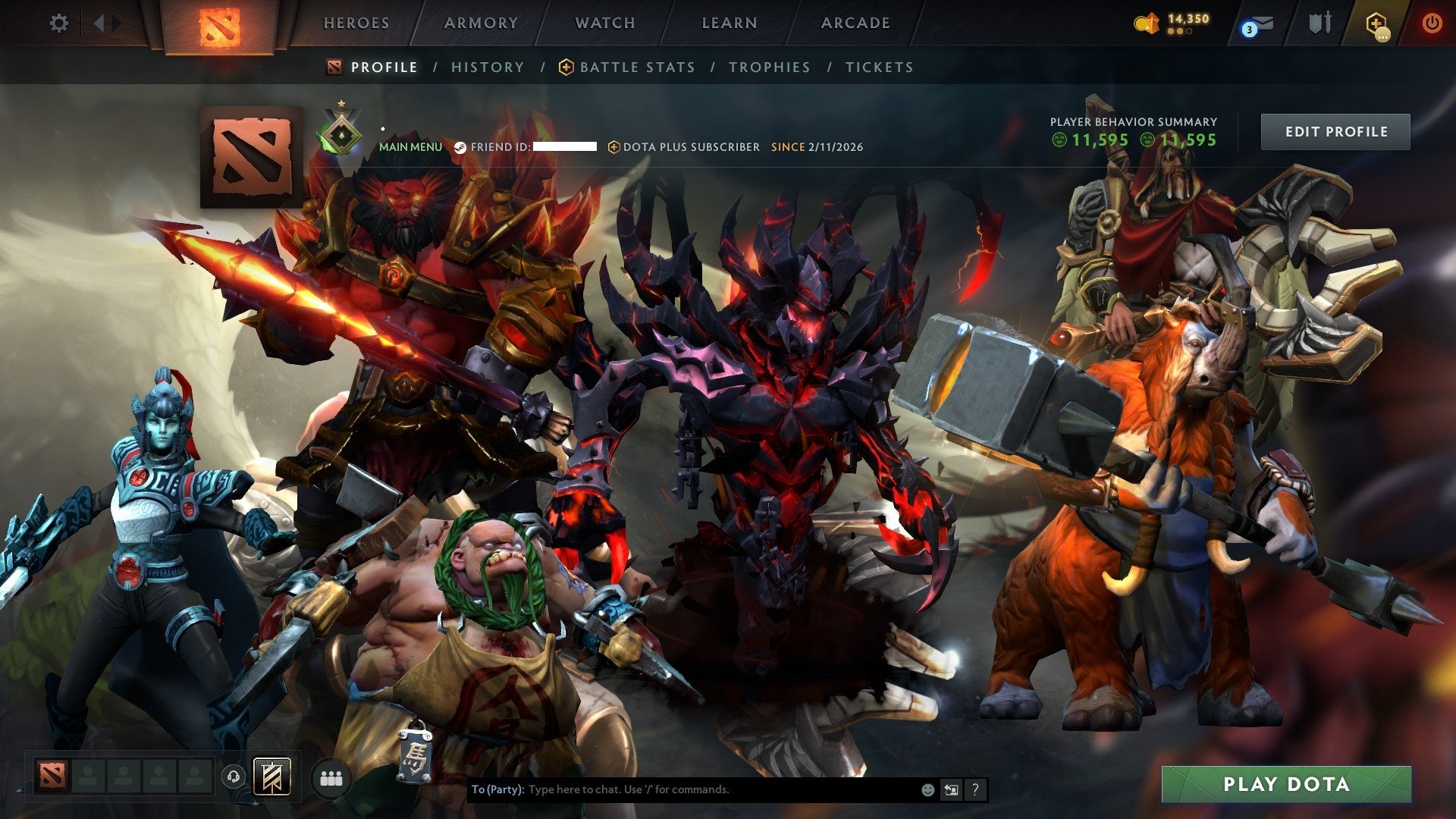Viewport: 1456px width, 819px height.
Task: Toggle the voice chat headset icon
Action: tap(234, 775)
